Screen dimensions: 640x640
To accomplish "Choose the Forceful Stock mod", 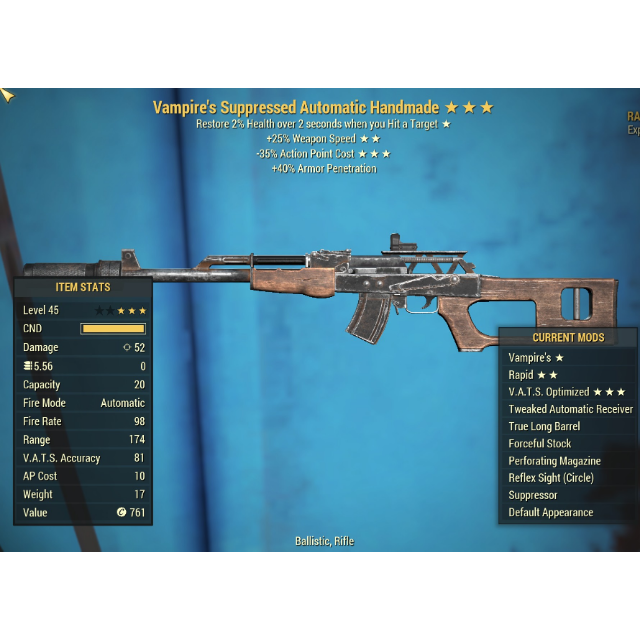I will pyautogui.click(x=540, y=443).
